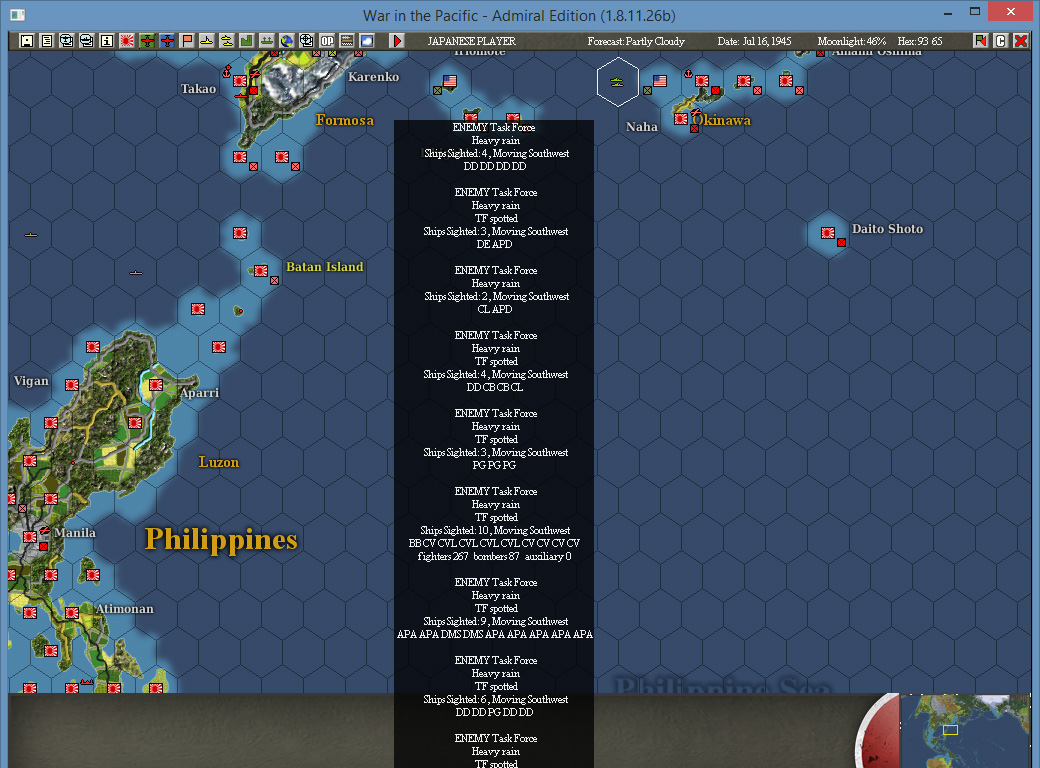Open the orange flag toolbar icon
The height and width of the screenshot is (768, 1040).
click(187, 41)
